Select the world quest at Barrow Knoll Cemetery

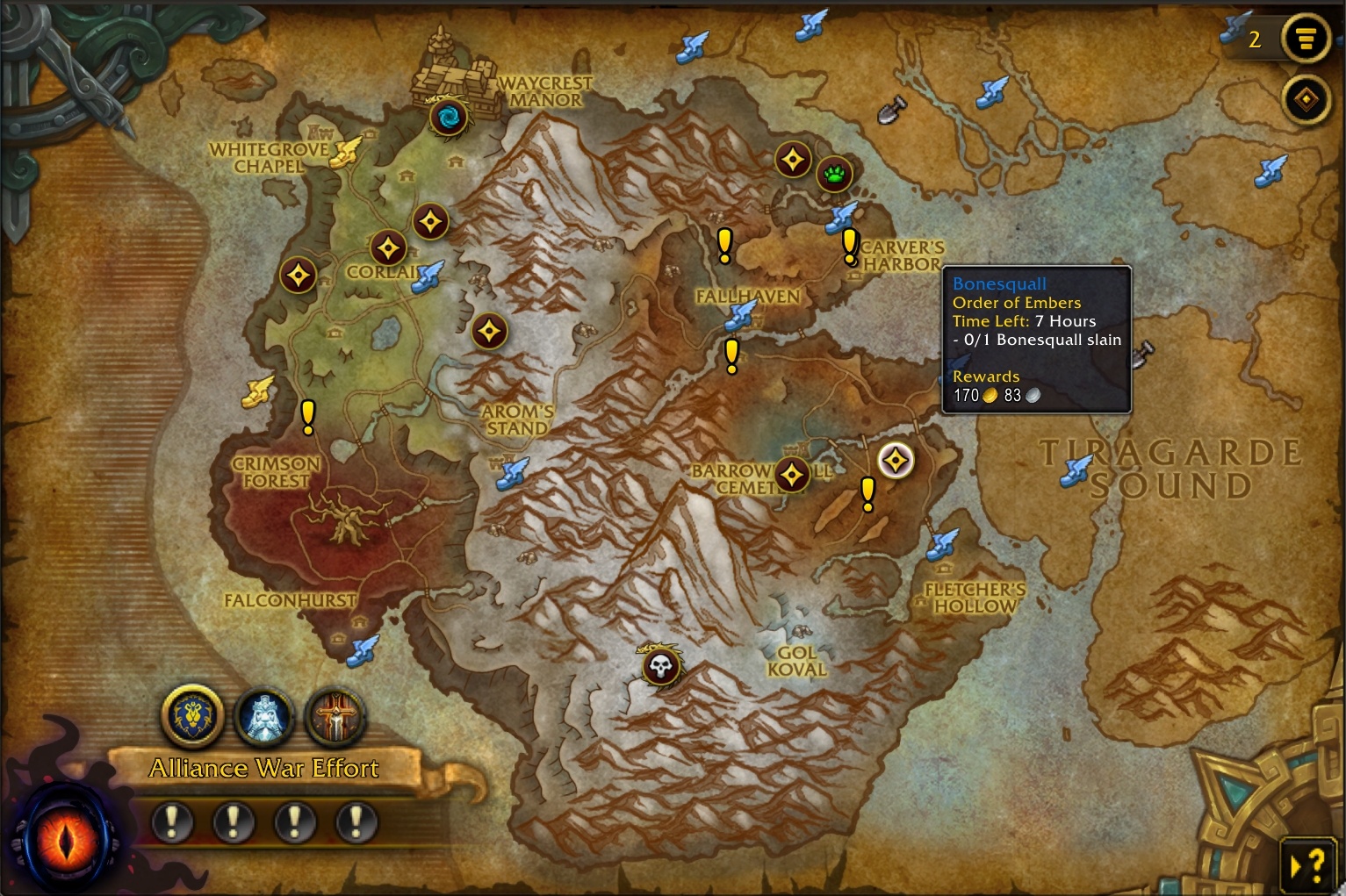coord(791,475)
